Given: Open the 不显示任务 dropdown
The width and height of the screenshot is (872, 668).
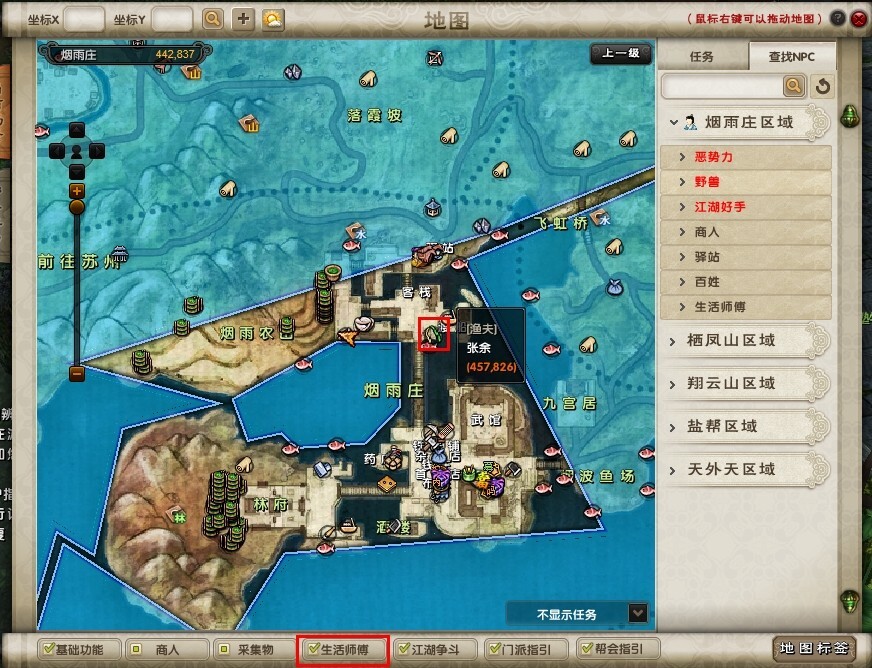Looking at the screenshot, I should click(x=637, y=613).
